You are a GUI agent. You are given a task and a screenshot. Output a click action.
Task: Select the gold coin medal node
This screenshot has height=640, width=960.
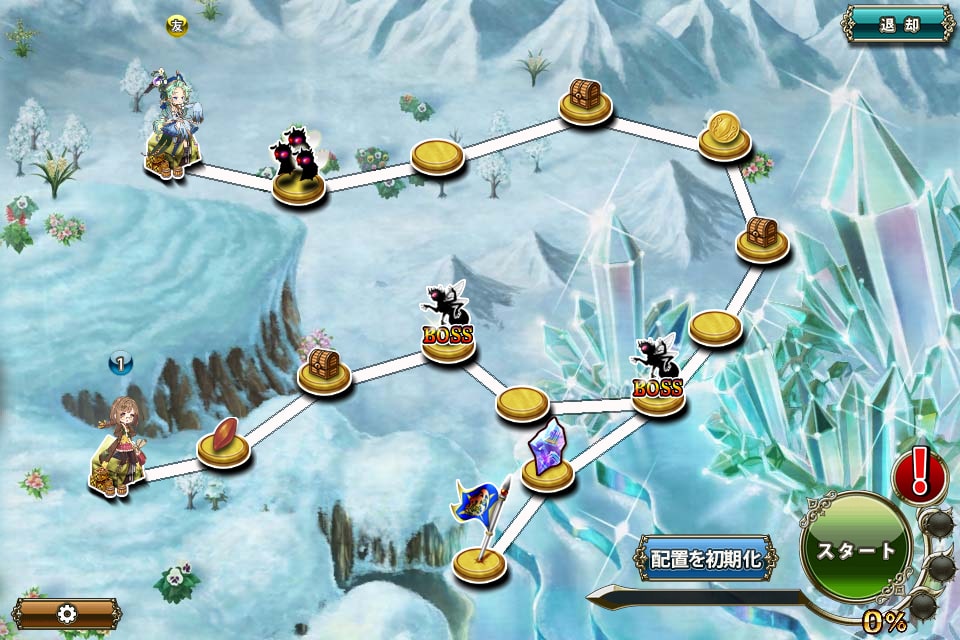(724, 134)
